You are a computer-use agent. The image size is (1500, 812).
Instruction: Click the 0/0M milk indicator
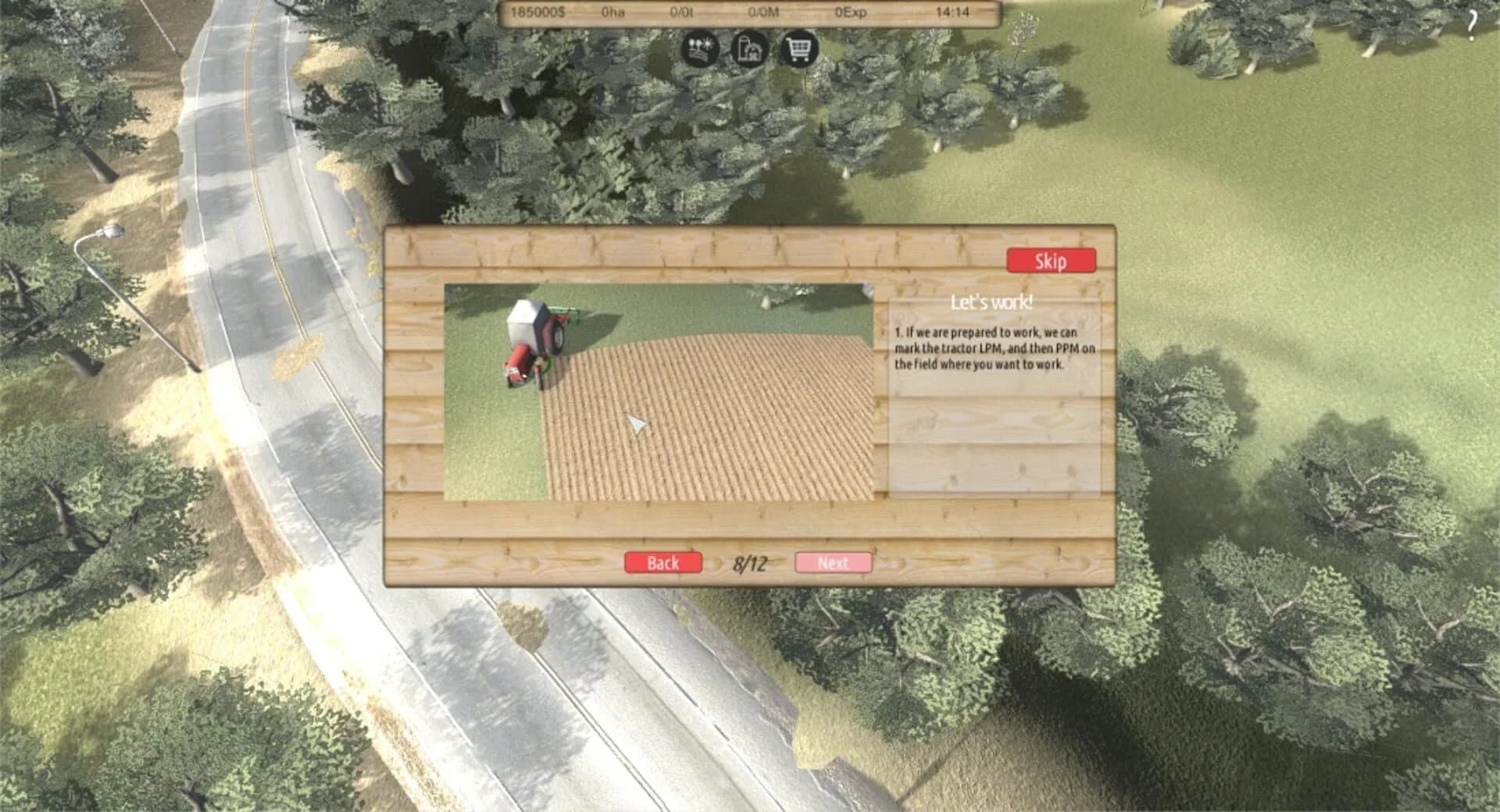click(x=762, y=12)
